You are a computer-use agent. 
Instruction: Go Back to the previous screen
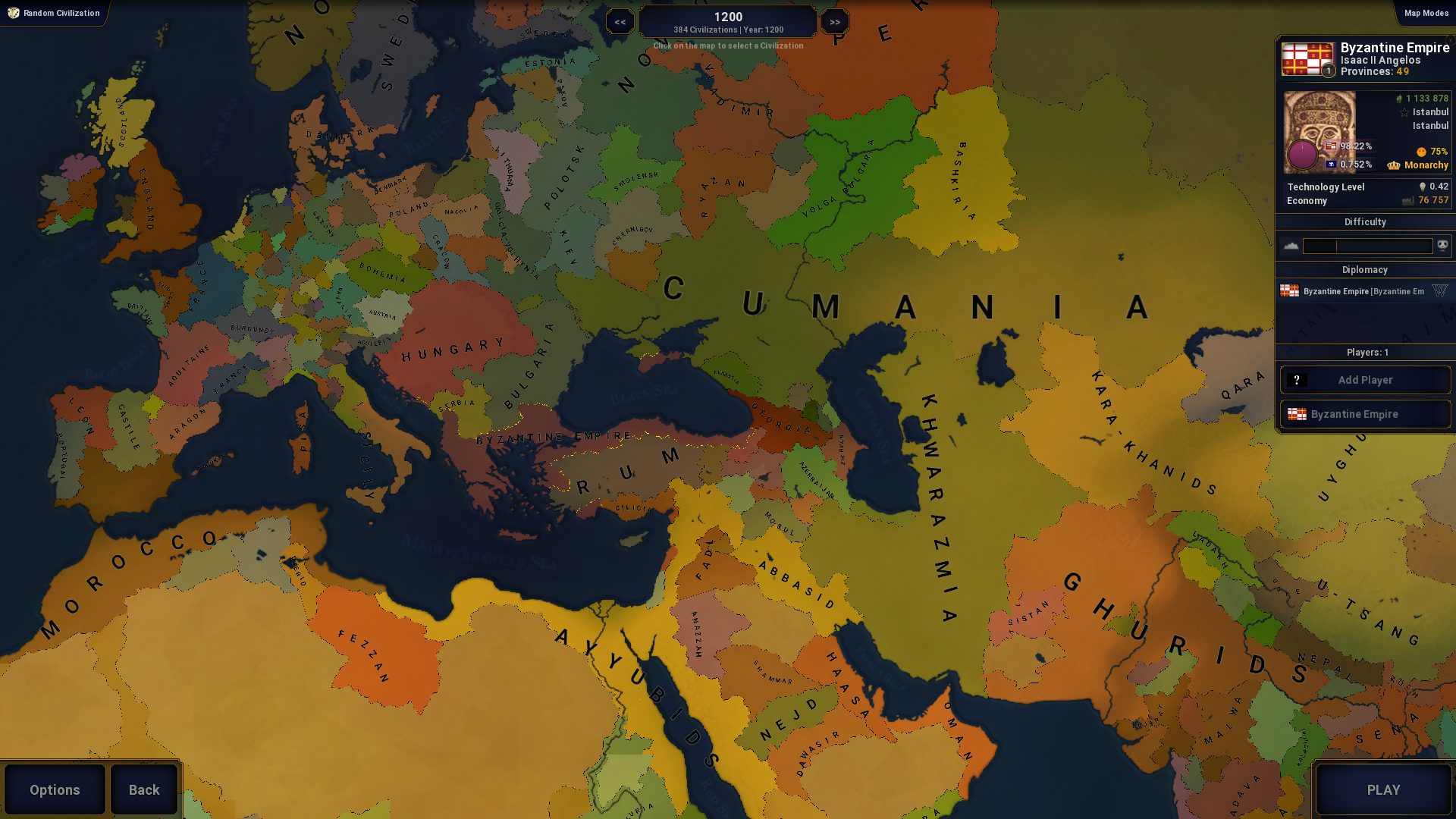[x=144, y=789]
